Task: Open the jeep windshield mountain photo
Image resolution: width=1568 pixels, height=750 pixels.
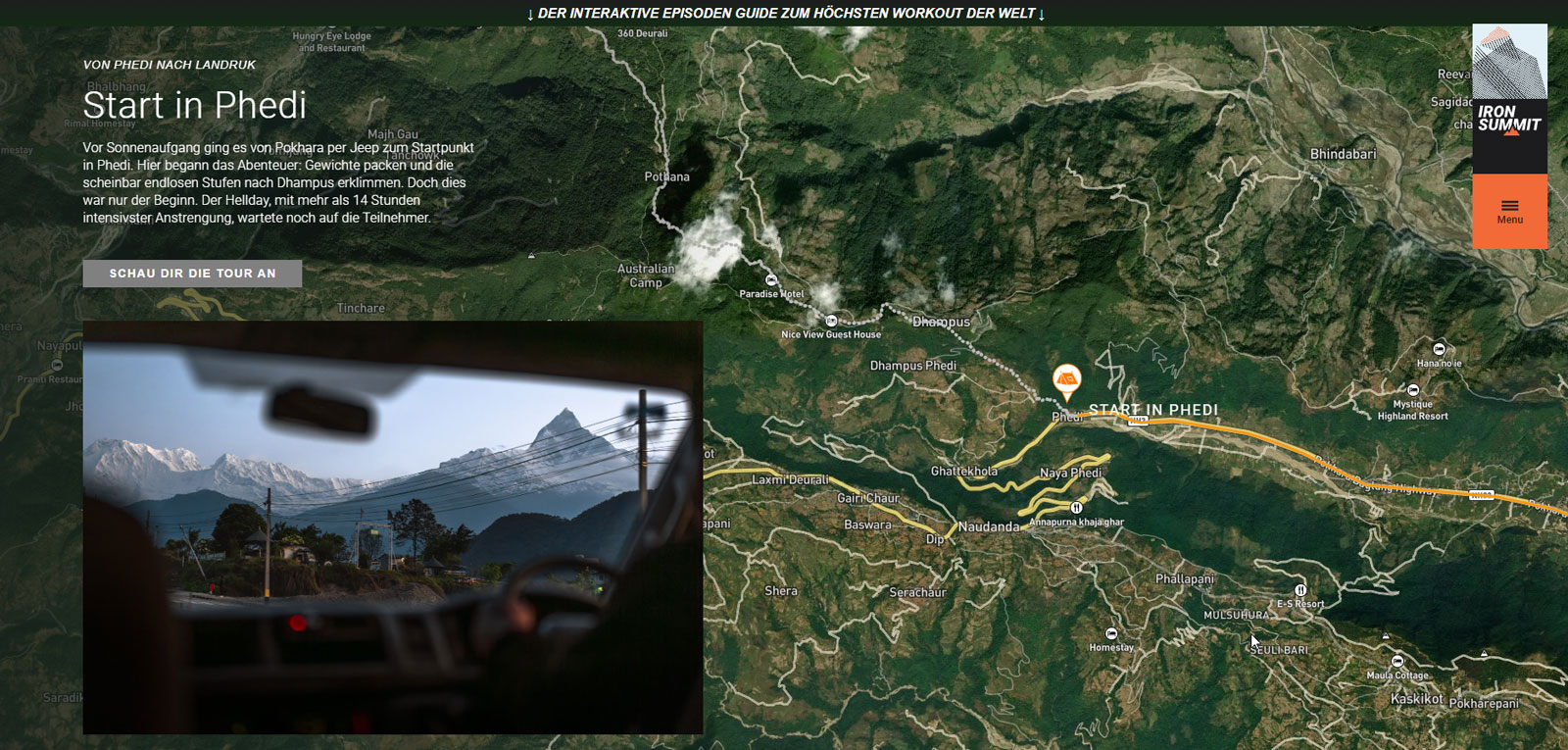Action: [x=392, y=526]
